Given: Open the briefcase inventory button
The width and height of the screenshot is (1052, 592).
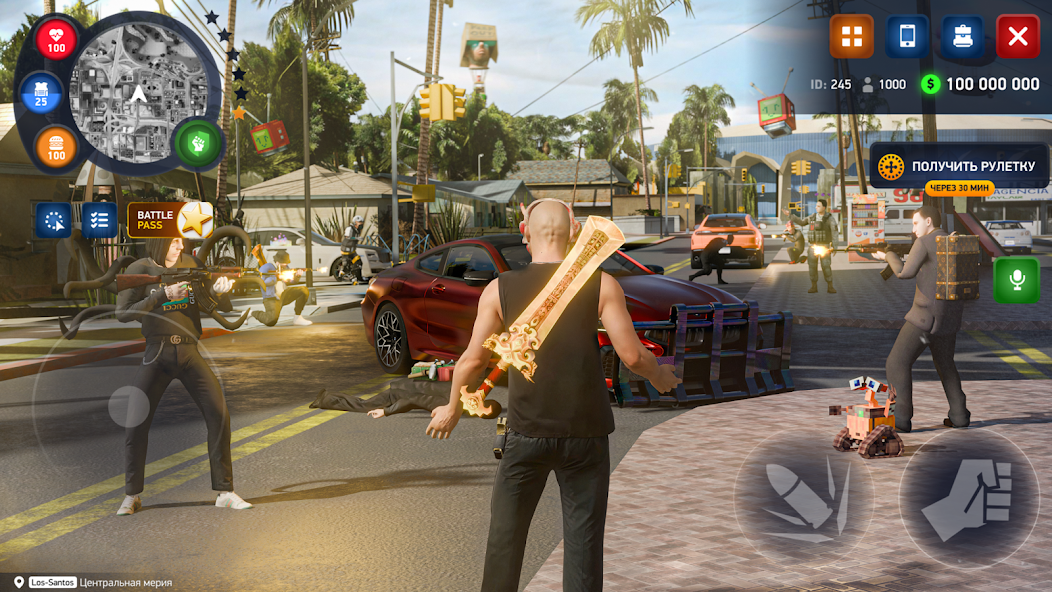Looking at the screenshot, I should 962,37.
